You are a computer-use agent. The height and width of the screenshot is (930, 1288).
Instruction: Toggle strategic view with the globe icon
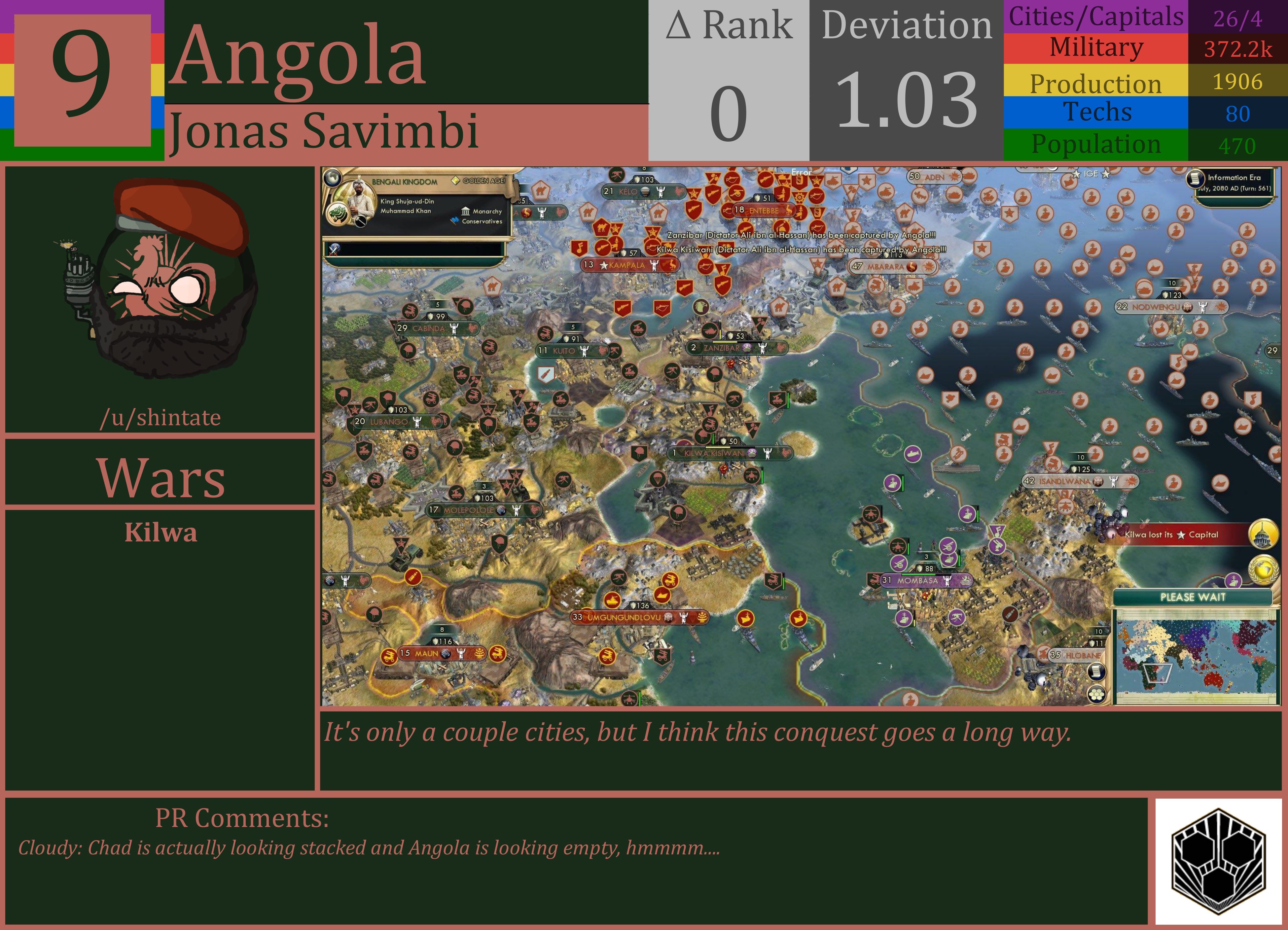pyautogui.click(x=333, y=179)
